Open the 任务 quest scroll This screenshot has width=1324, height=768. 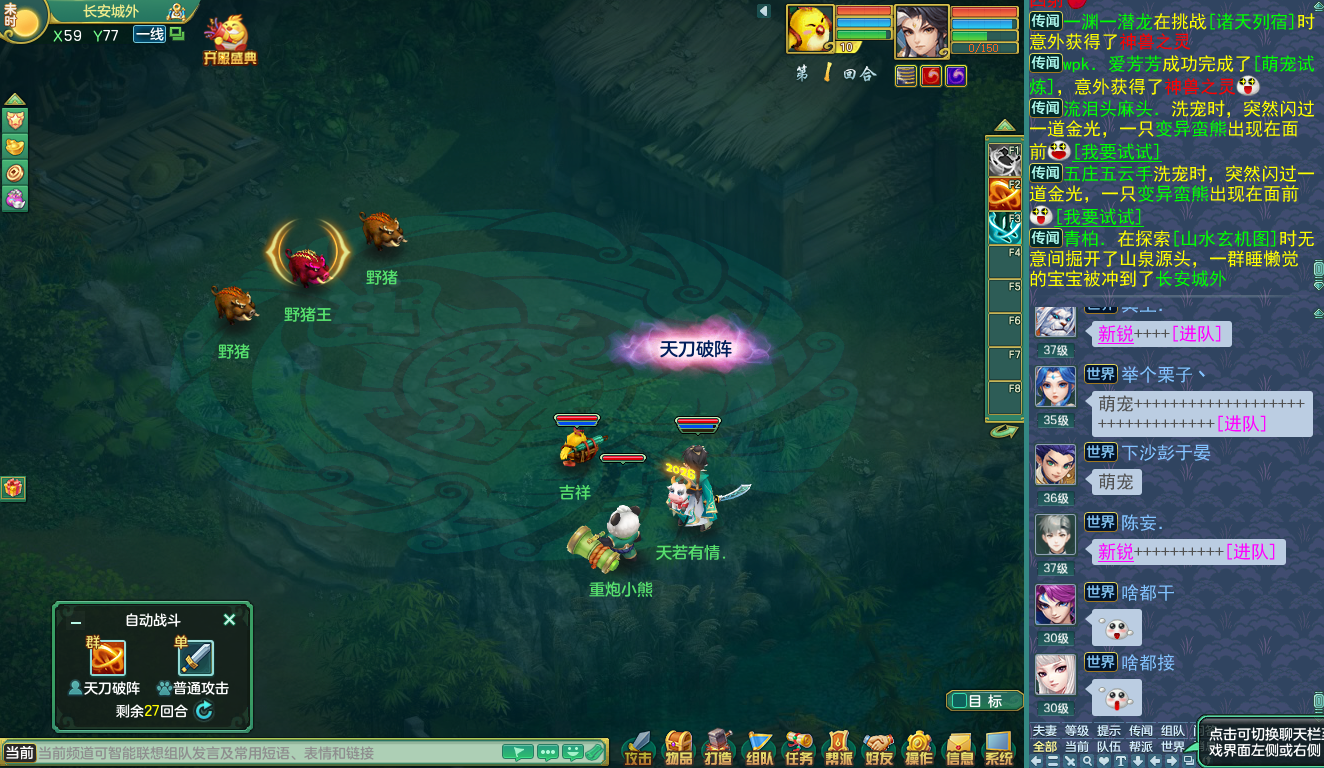[x=799, y=748]
